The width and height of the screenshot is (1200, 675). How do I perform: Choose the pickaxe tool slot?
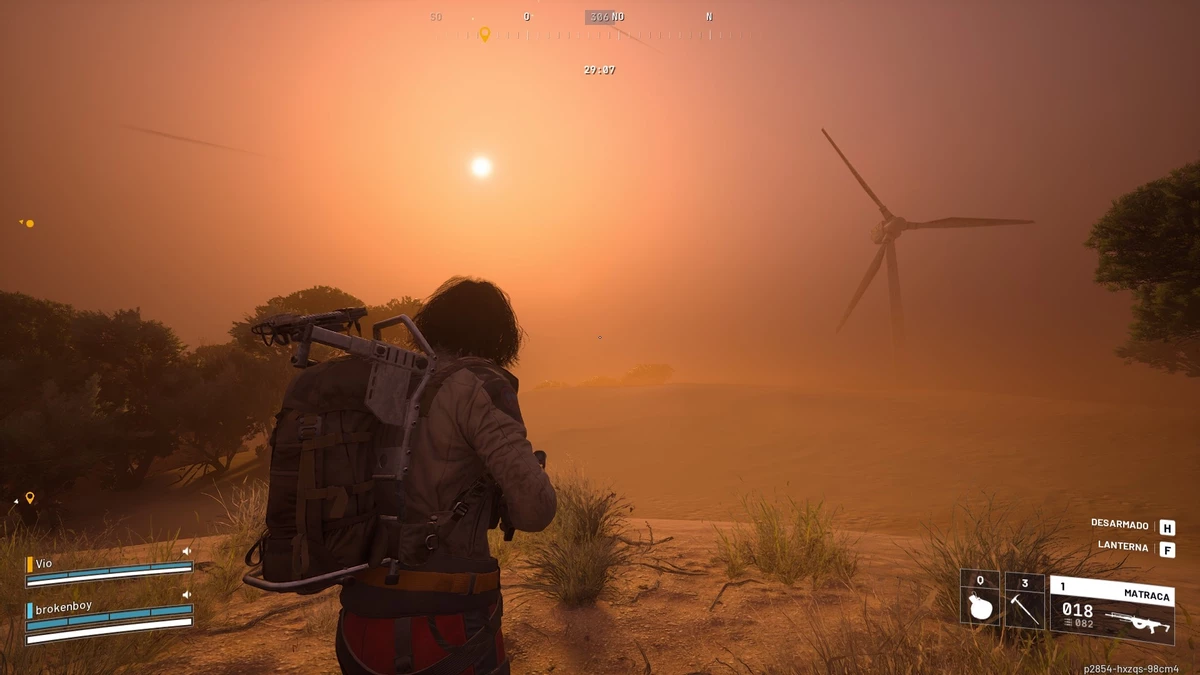pos(1024,600)
